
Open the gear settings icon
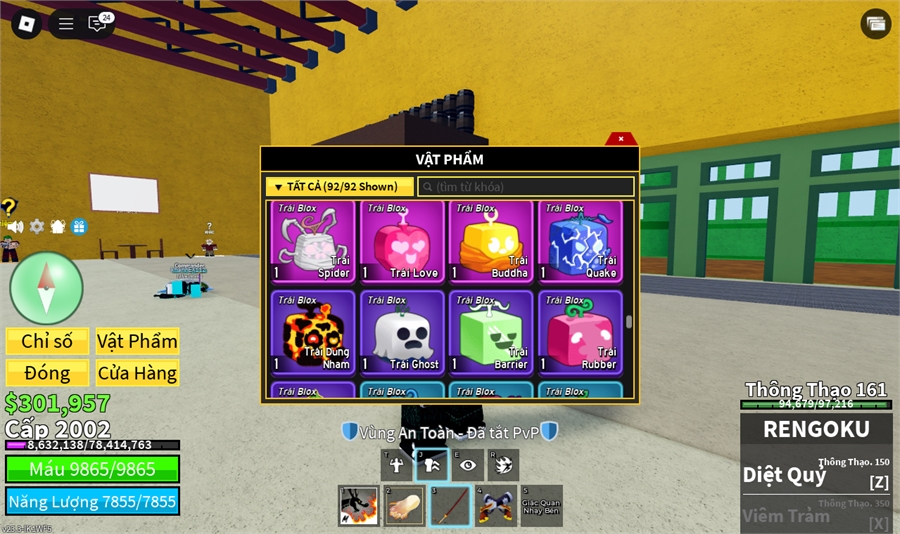tap(37, 227)
